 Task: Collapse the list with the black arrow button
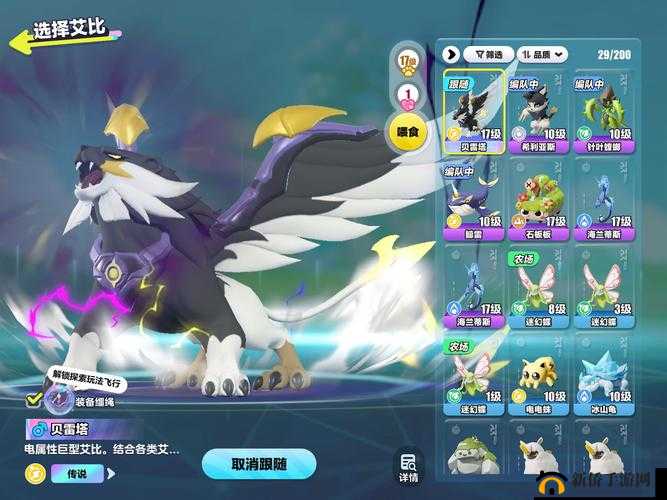[x=452, y=54]
